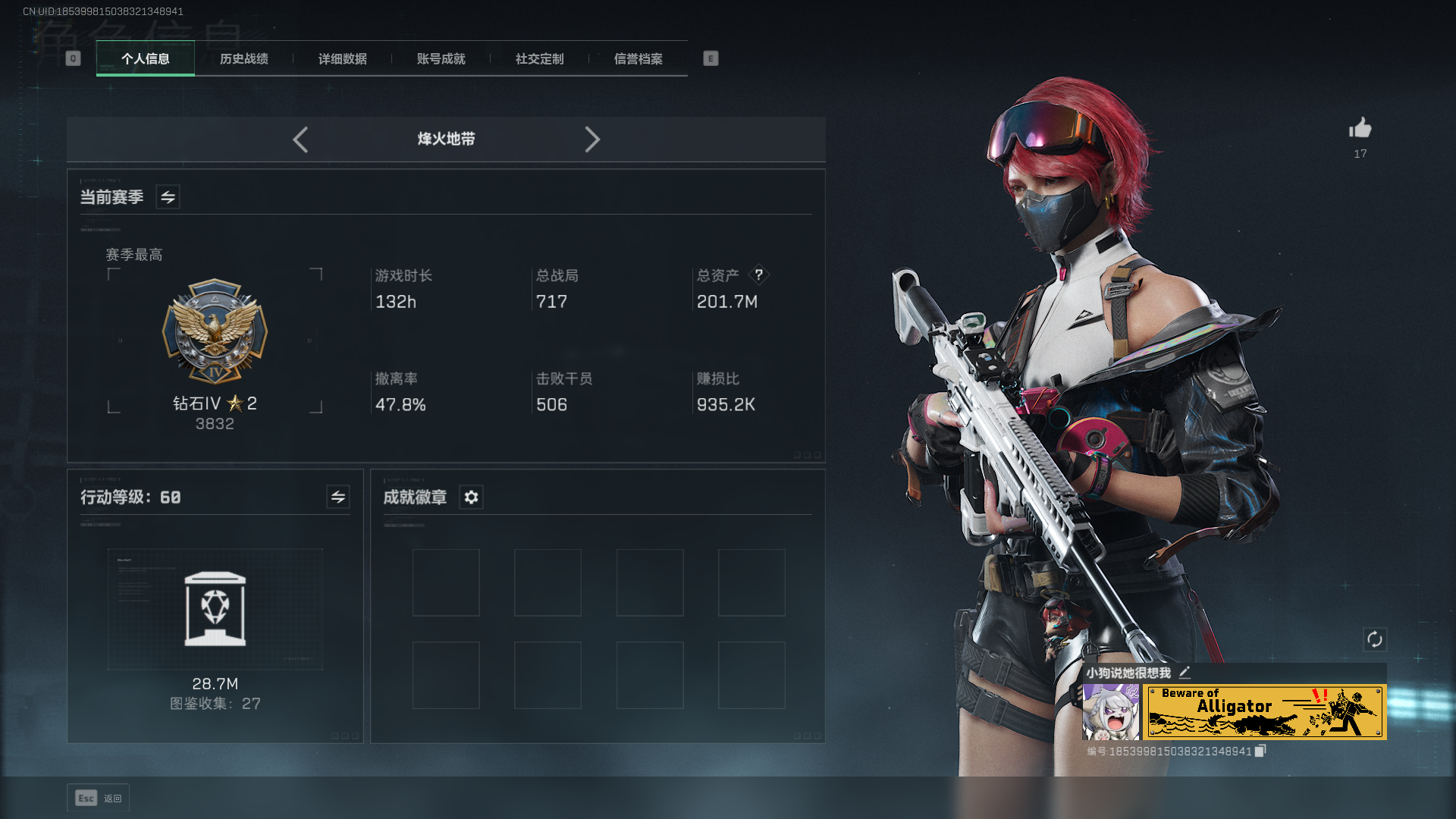Screen dimensions: 1456x819
Task: Open the 总资产 question mark help
Action: click(x=758, y=275)
